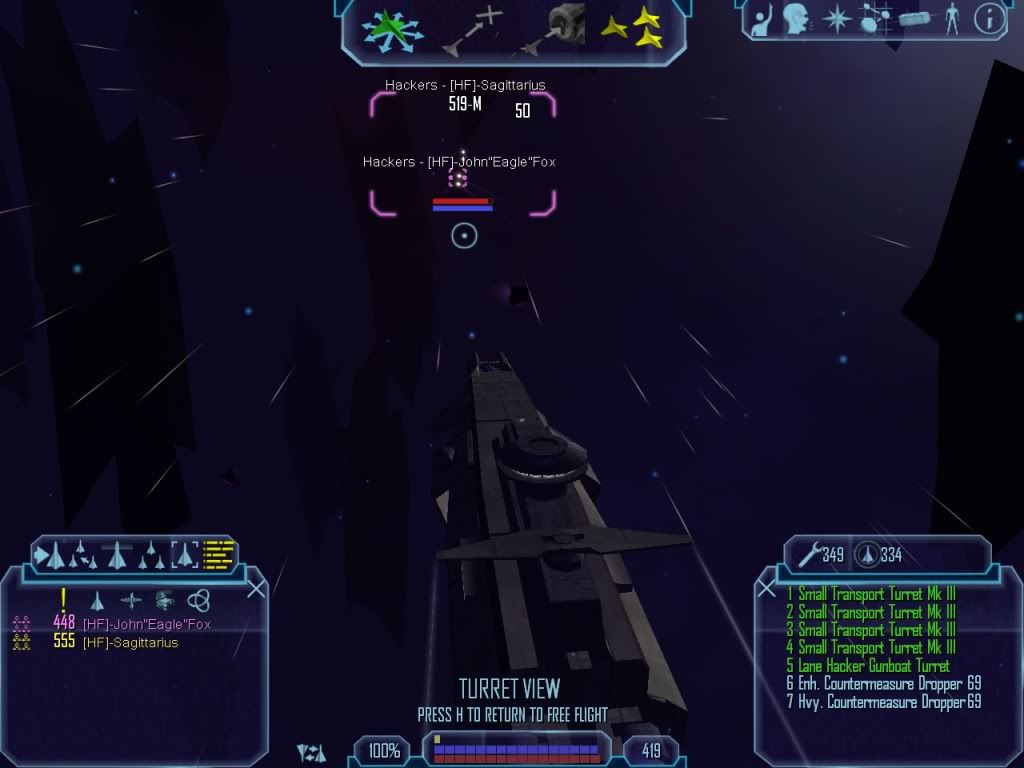Image resolution: width=1024 pixels, height=768 pixels.
Task: Switch to the yellow lines list view
Action: (x=219, y=553)
